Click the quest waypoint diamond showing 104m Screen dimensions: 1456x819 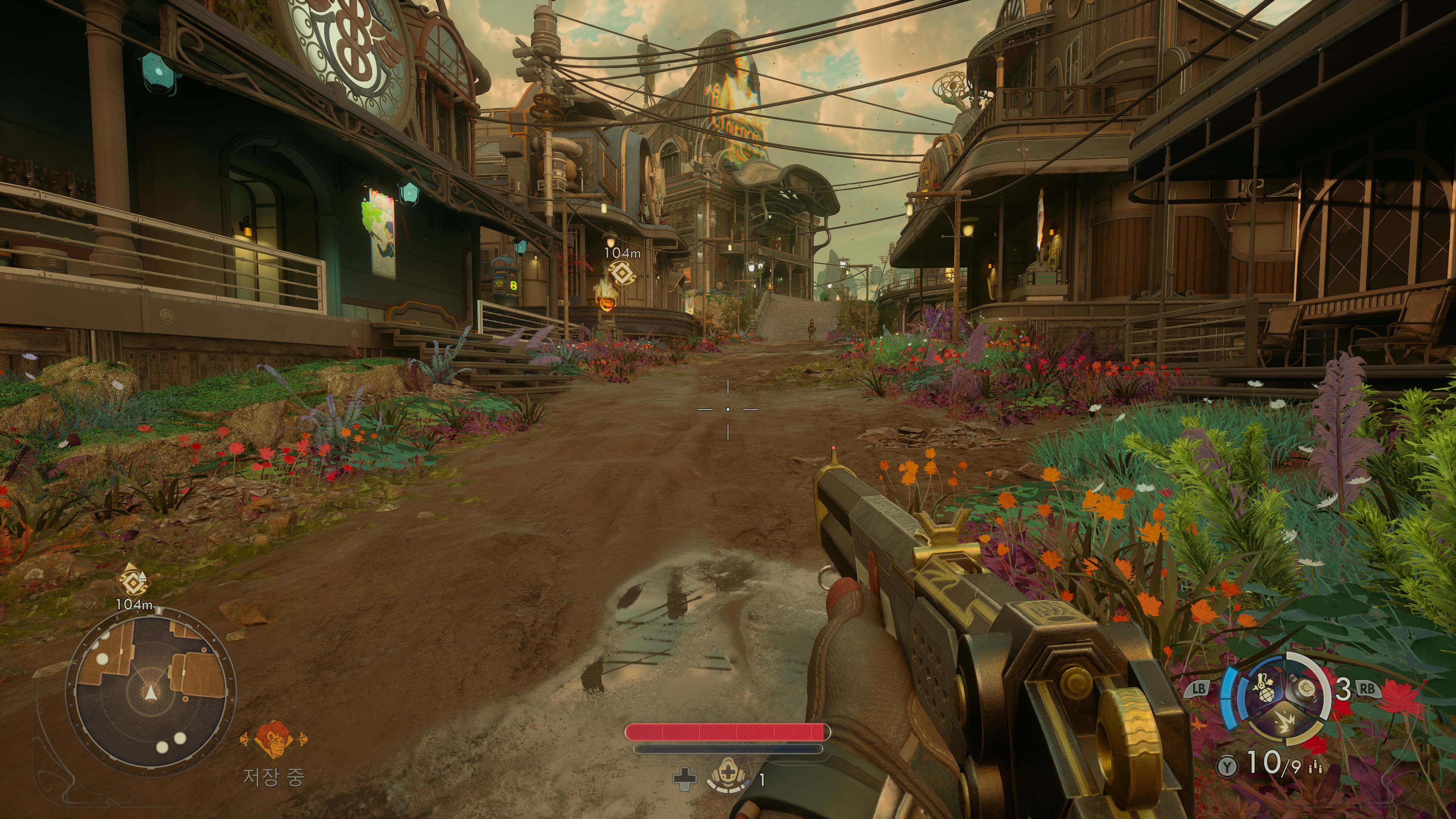(x=622, y=273)
